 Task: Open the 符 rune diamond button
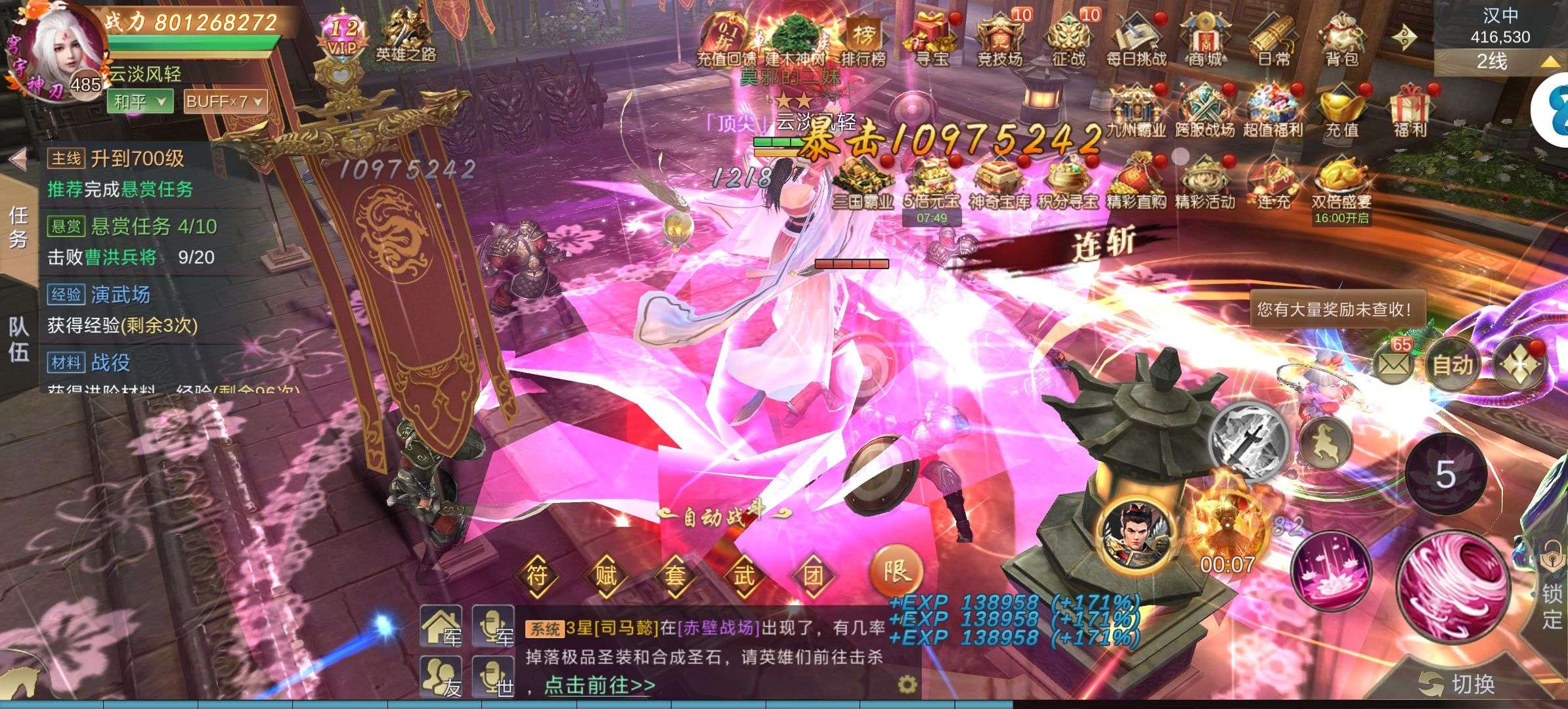(537, 576)
